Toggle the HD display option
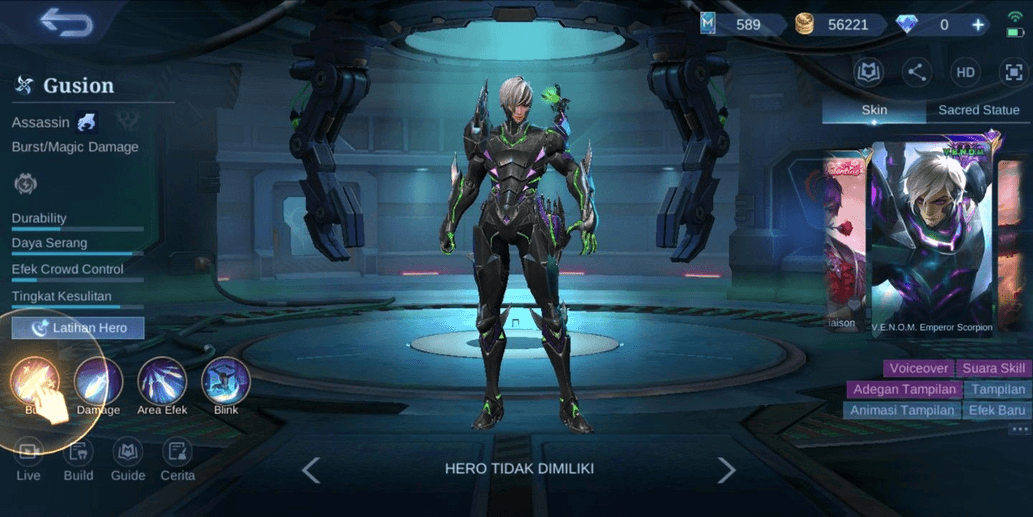The image size is (1033, 517). (965, 72)
